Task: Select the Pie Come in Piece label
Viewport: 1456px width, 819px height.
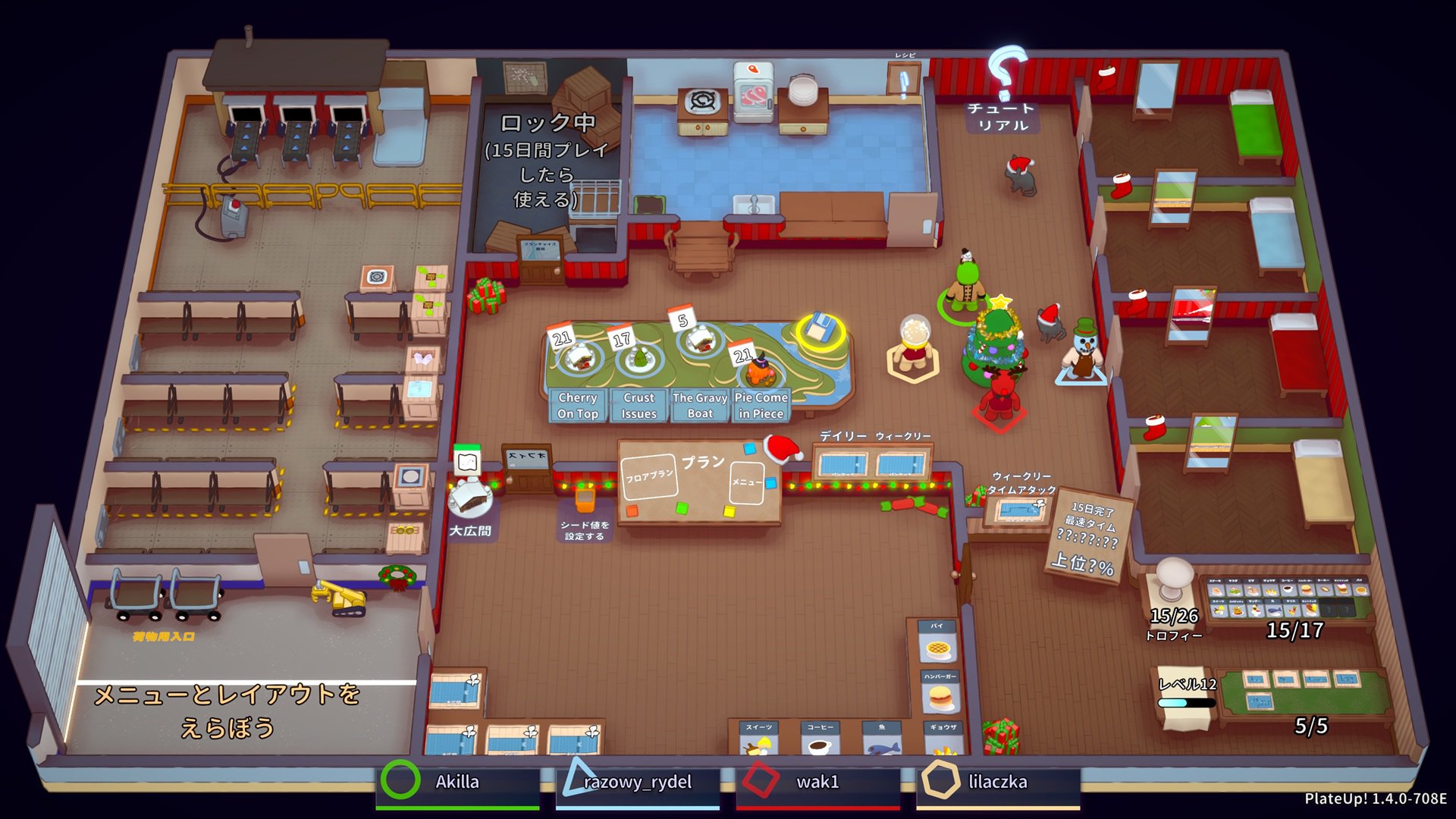Action: (761, 406)
